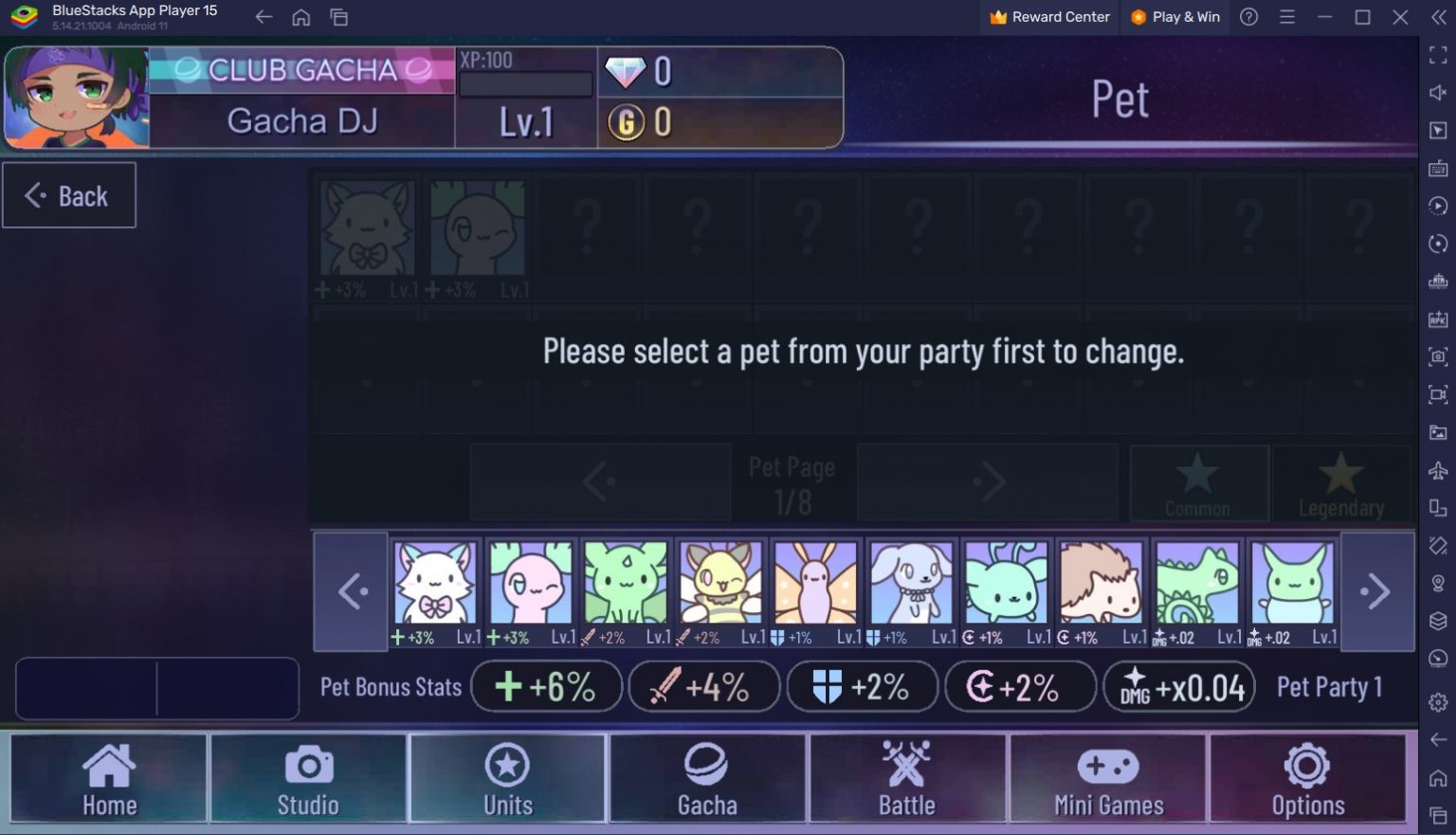Switch to the Gacha tab
Viewport: 1456px width, 835px height.
[x=707, y=777]
